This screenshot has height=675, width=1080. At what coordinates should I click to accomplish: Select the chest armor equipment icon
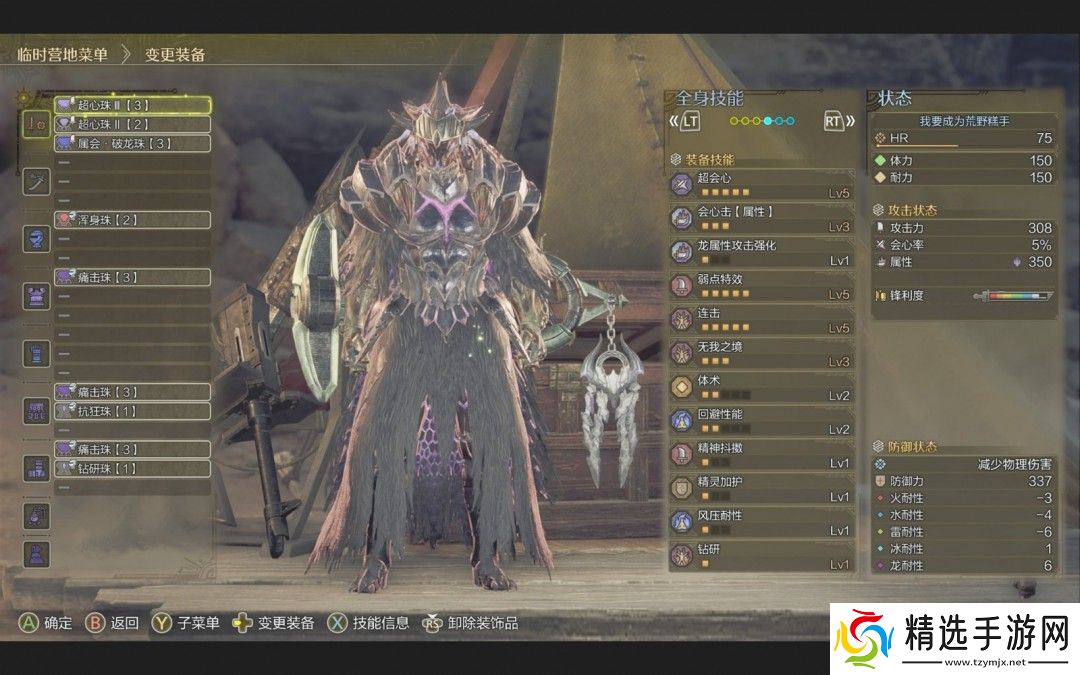(37, 296)
